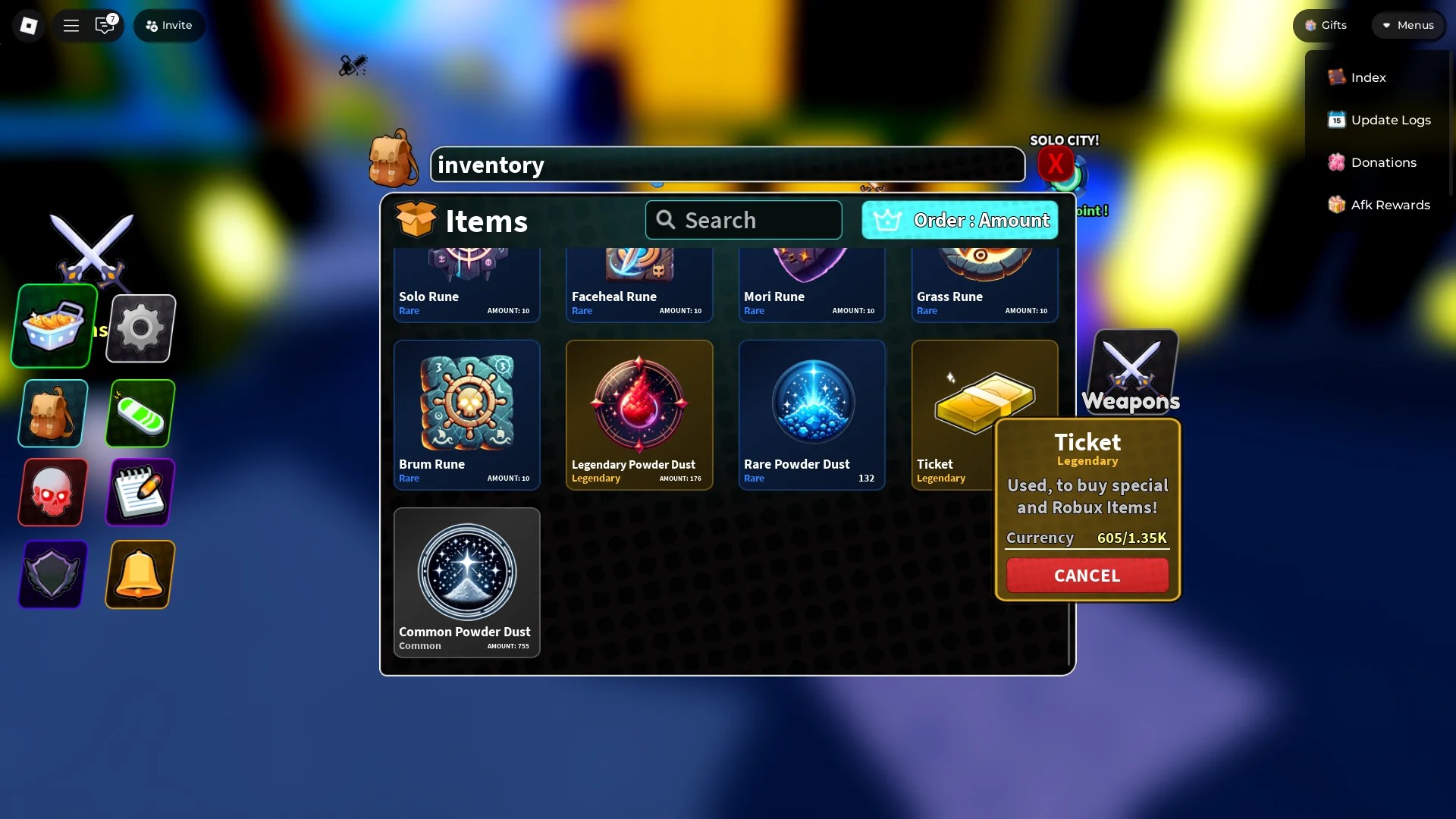Open the notepad quests icon
1456x819 pixels.
pos(140,492)
